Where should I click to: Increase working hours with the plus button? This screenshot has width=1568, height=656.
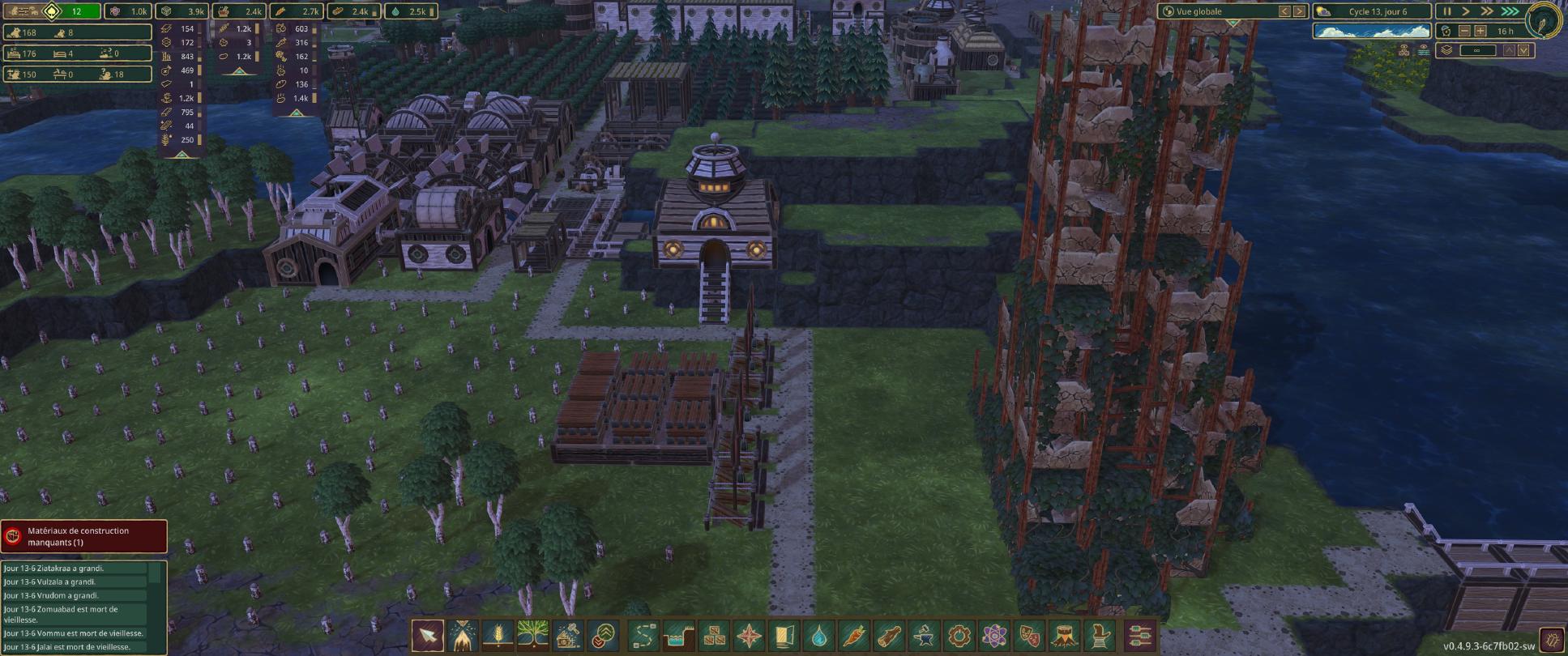[1480, 31]
